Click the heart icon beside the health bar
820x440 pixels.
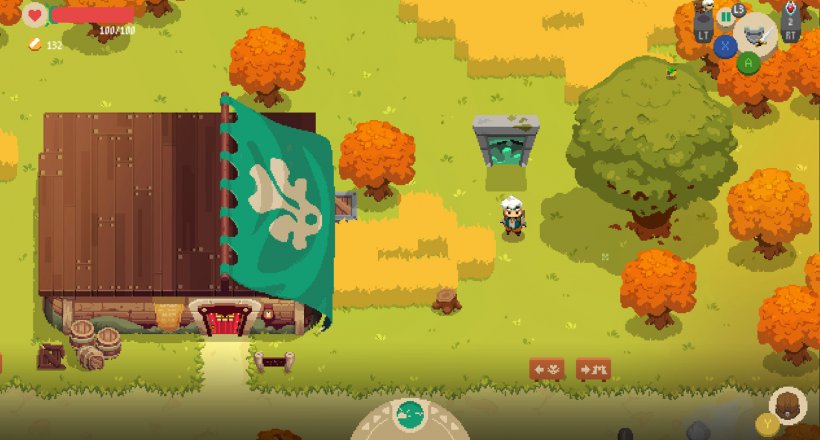coord(35,15)
